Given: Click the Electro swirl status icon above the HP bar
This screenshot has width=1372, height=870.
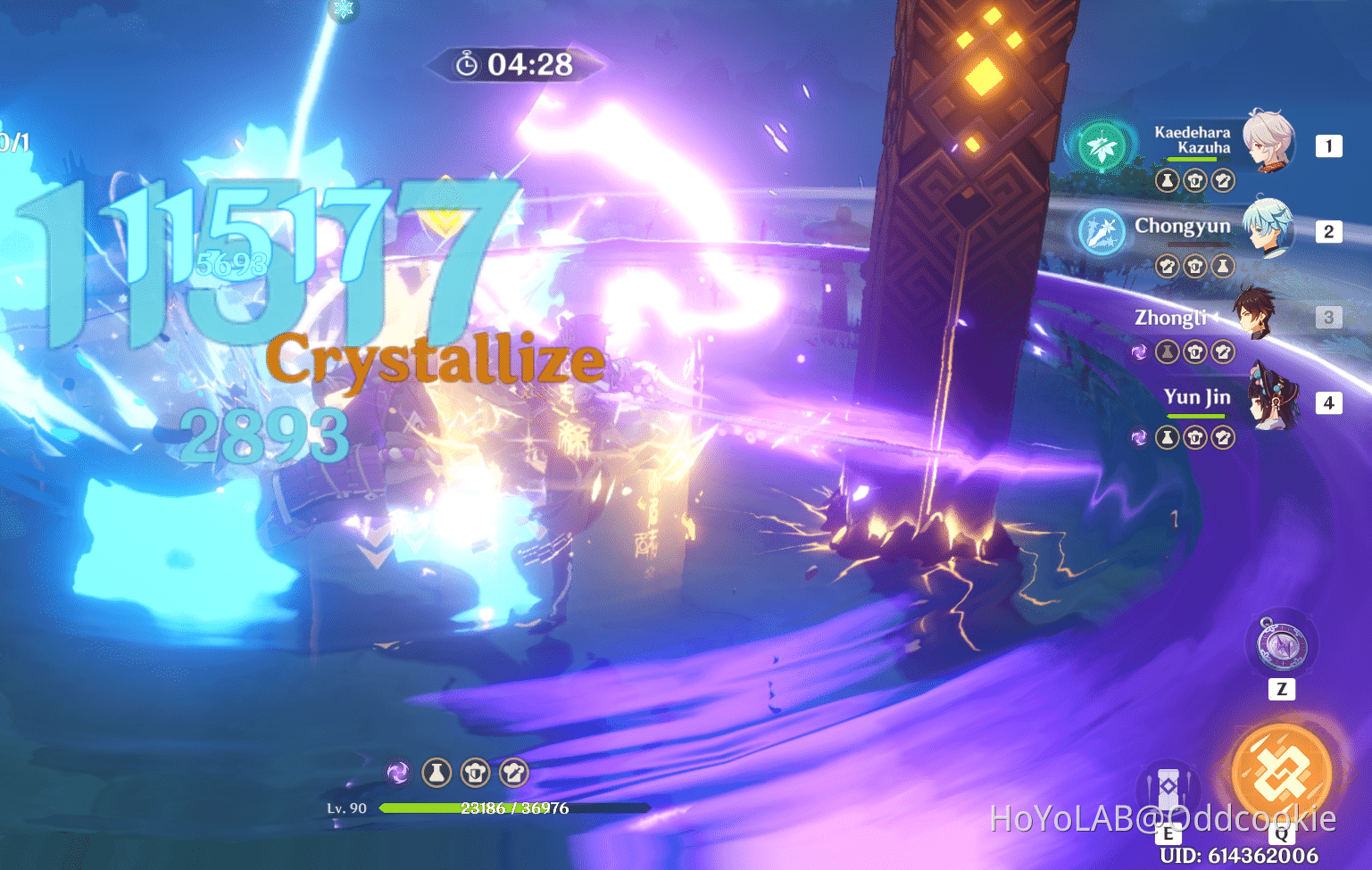Looking at the screenshot, I should click(395, 773).
